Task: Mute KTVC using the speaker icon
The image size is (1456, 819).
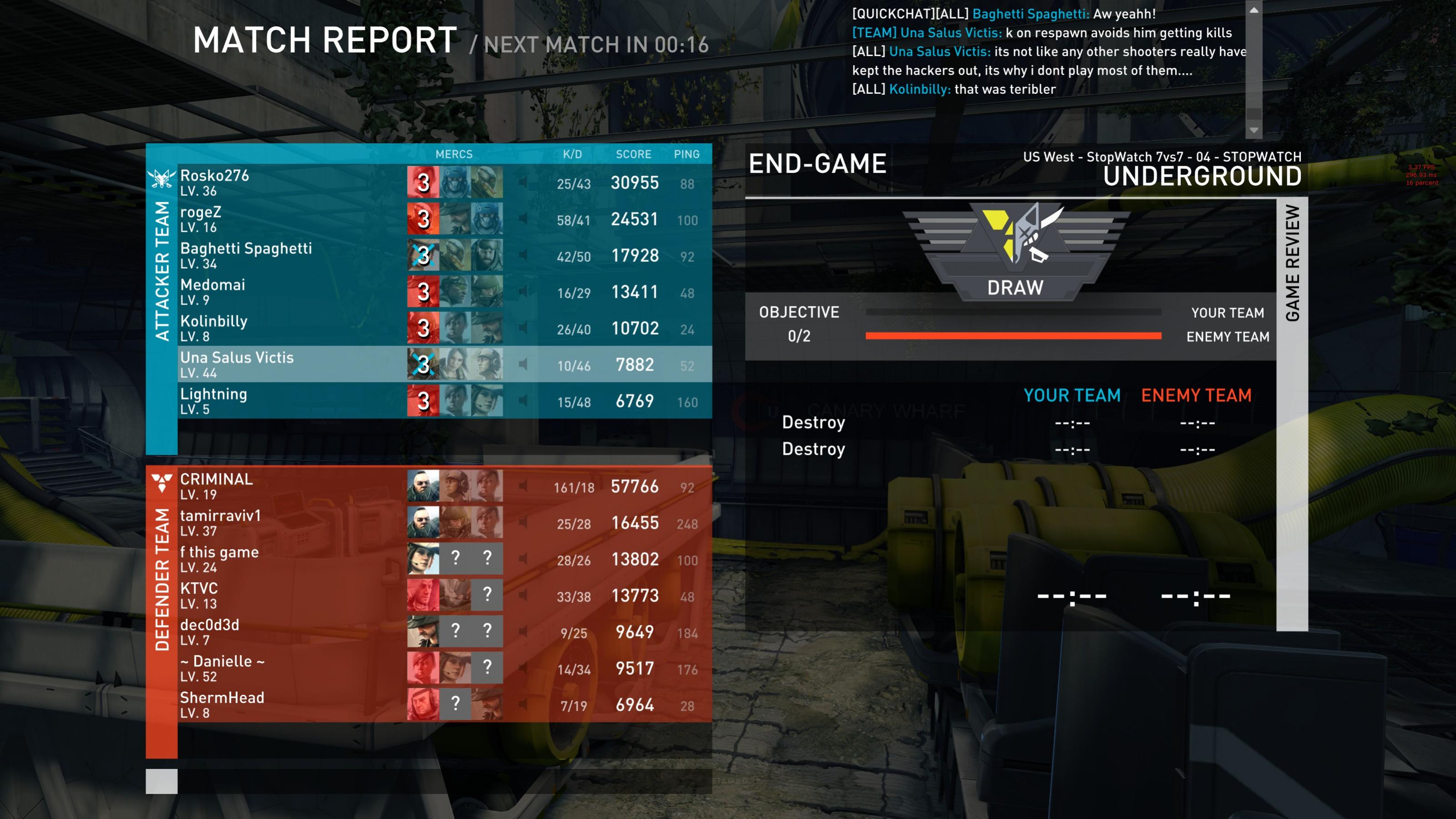Action: click(x=523, y=596)
